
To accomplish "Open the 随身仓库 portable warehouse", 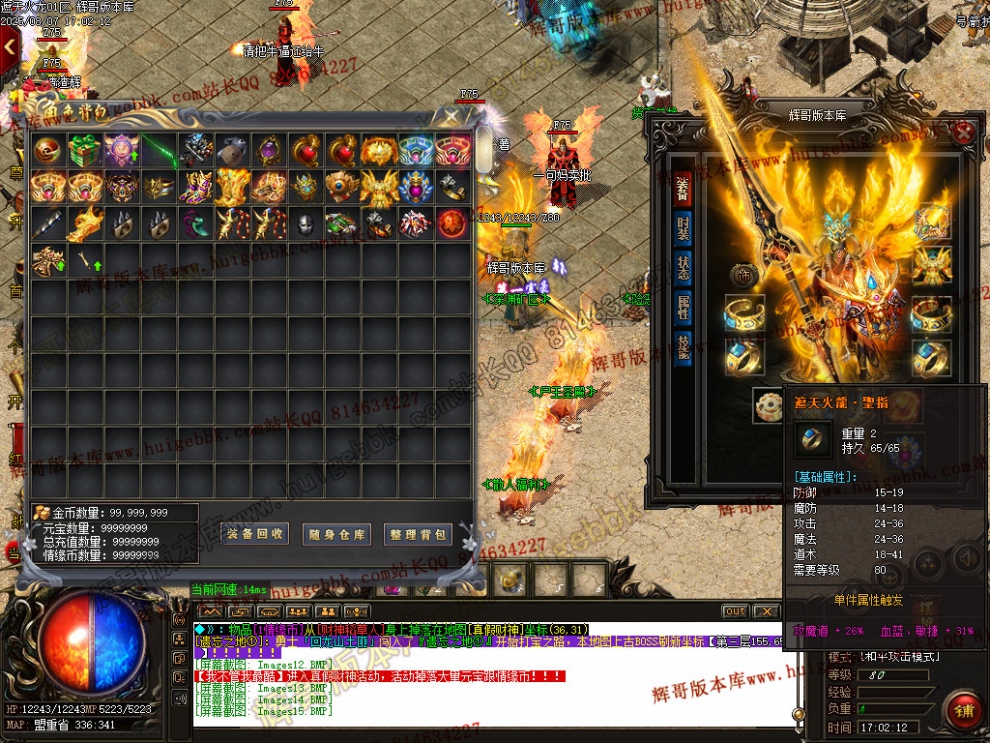I will pyautogui.click(x=336, y=534).
